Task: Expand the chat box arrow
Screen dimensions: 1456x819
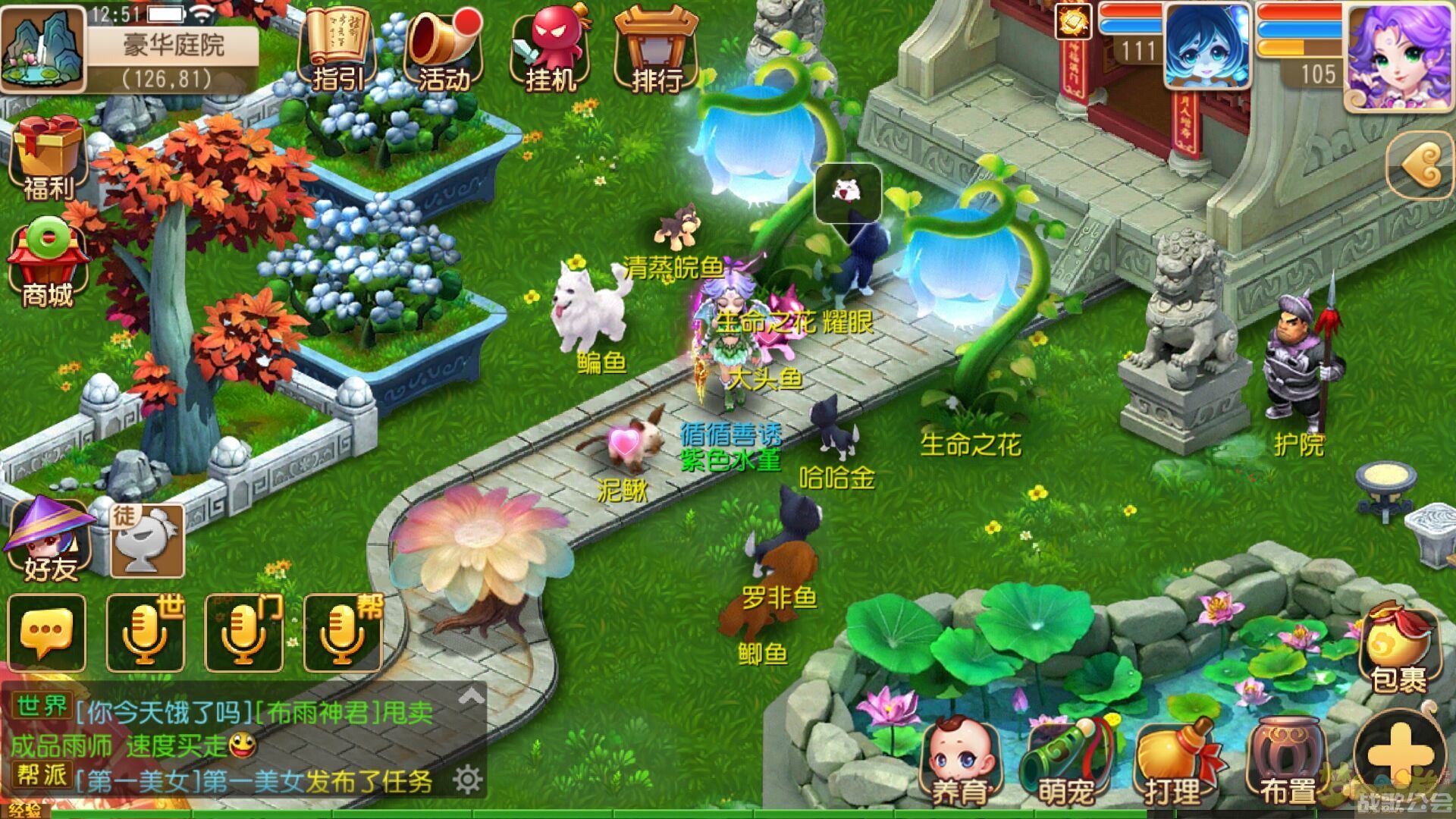Action: pyautogui.click(x=472, y=695)
